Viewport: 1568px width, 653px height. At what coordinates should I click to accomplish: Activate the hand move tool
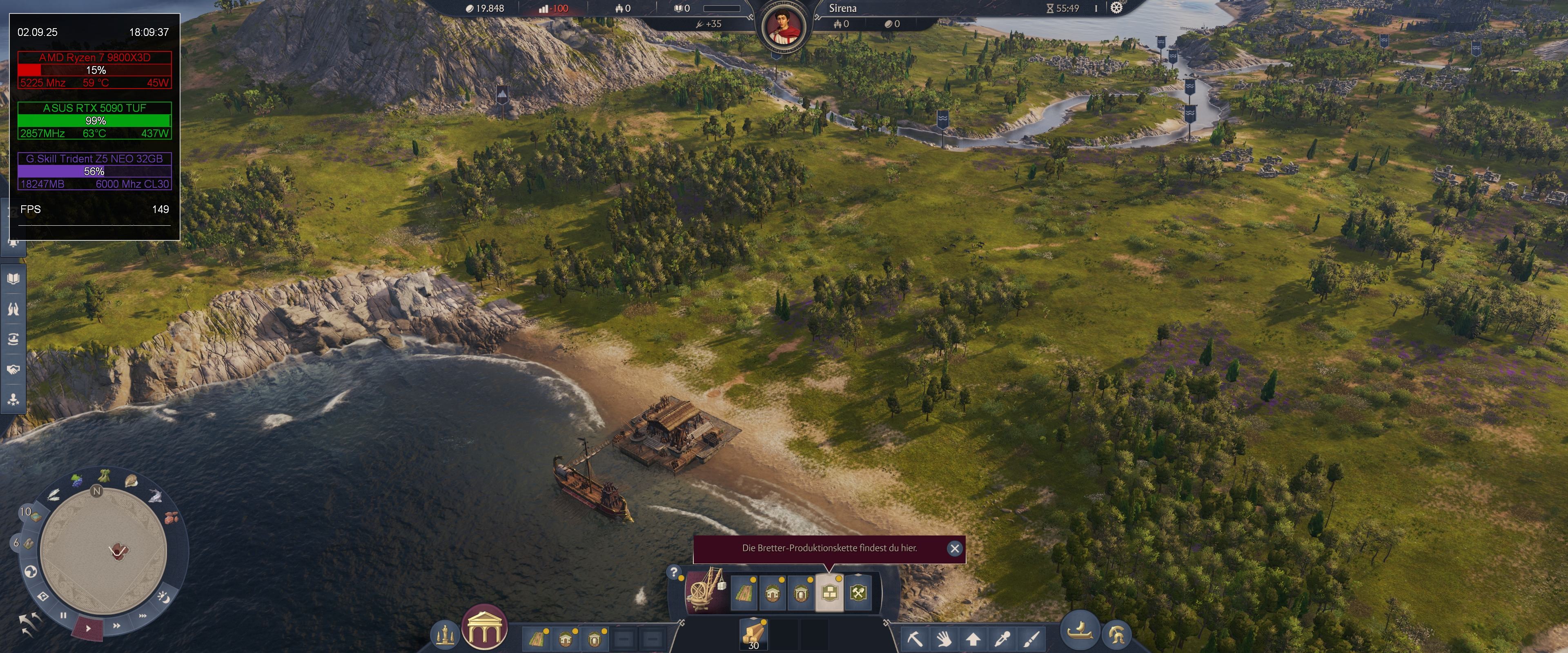coord(944,638)
